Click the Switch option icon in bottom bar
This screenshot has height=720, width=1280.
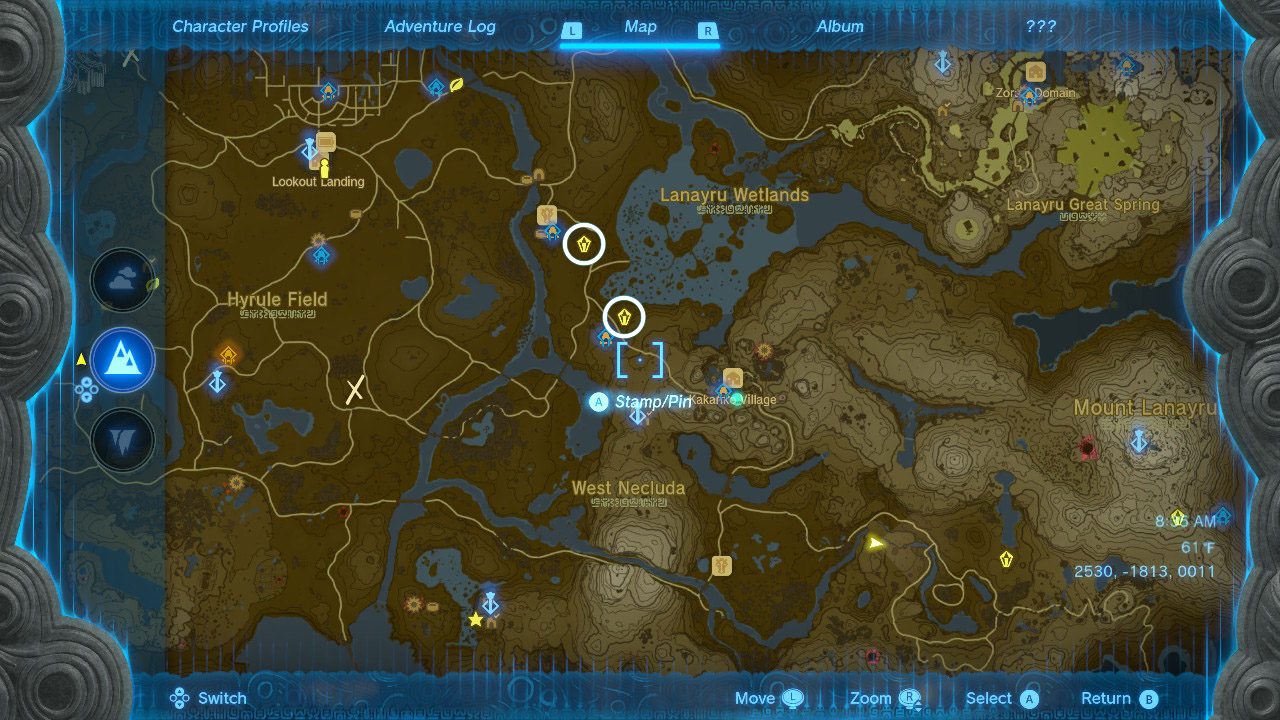pyautogui.click(x=180, y=697)
